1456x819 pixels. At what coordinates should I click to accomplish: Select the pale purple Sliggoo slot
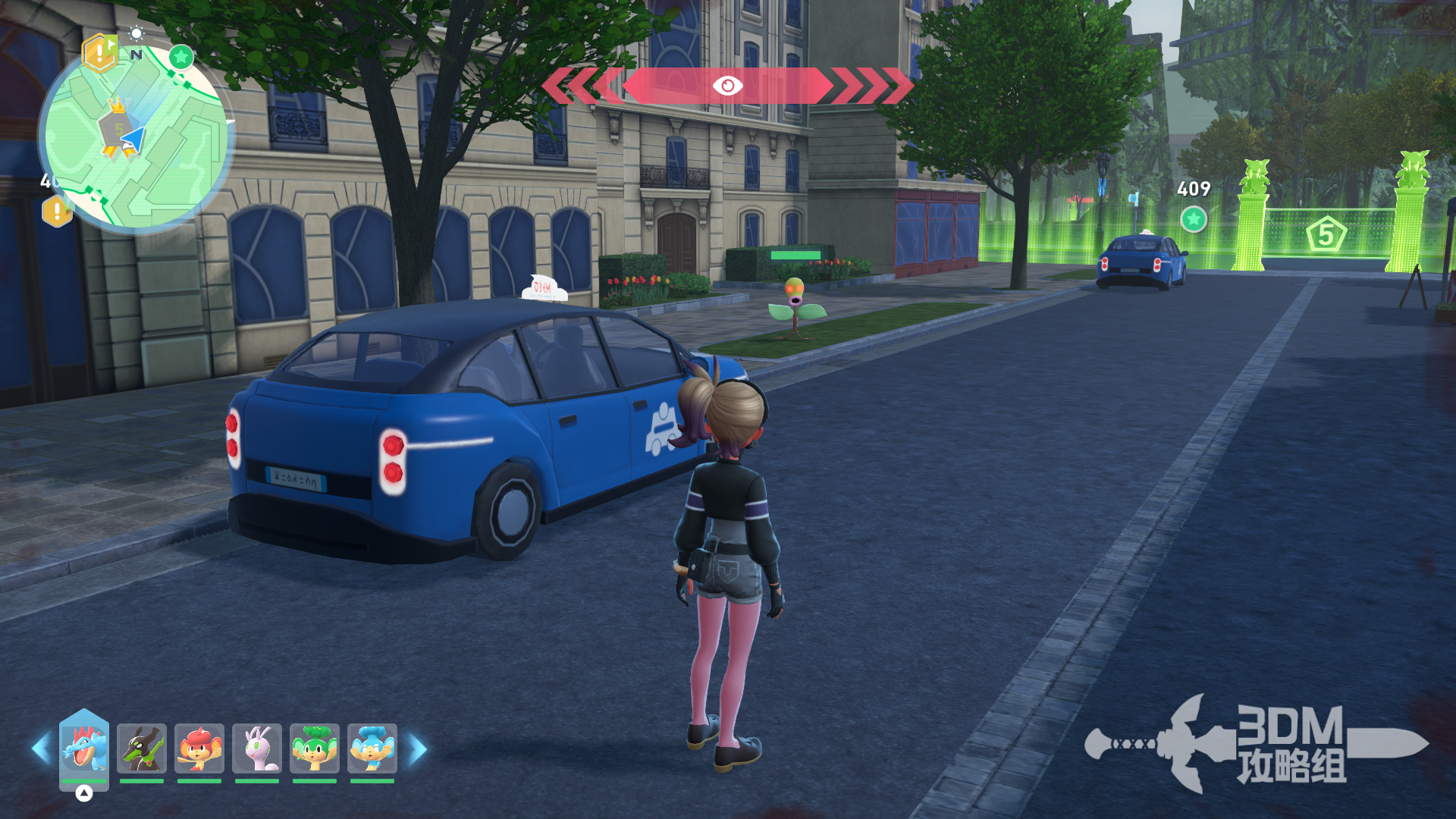pyautogui.click(x=257, y=748)
